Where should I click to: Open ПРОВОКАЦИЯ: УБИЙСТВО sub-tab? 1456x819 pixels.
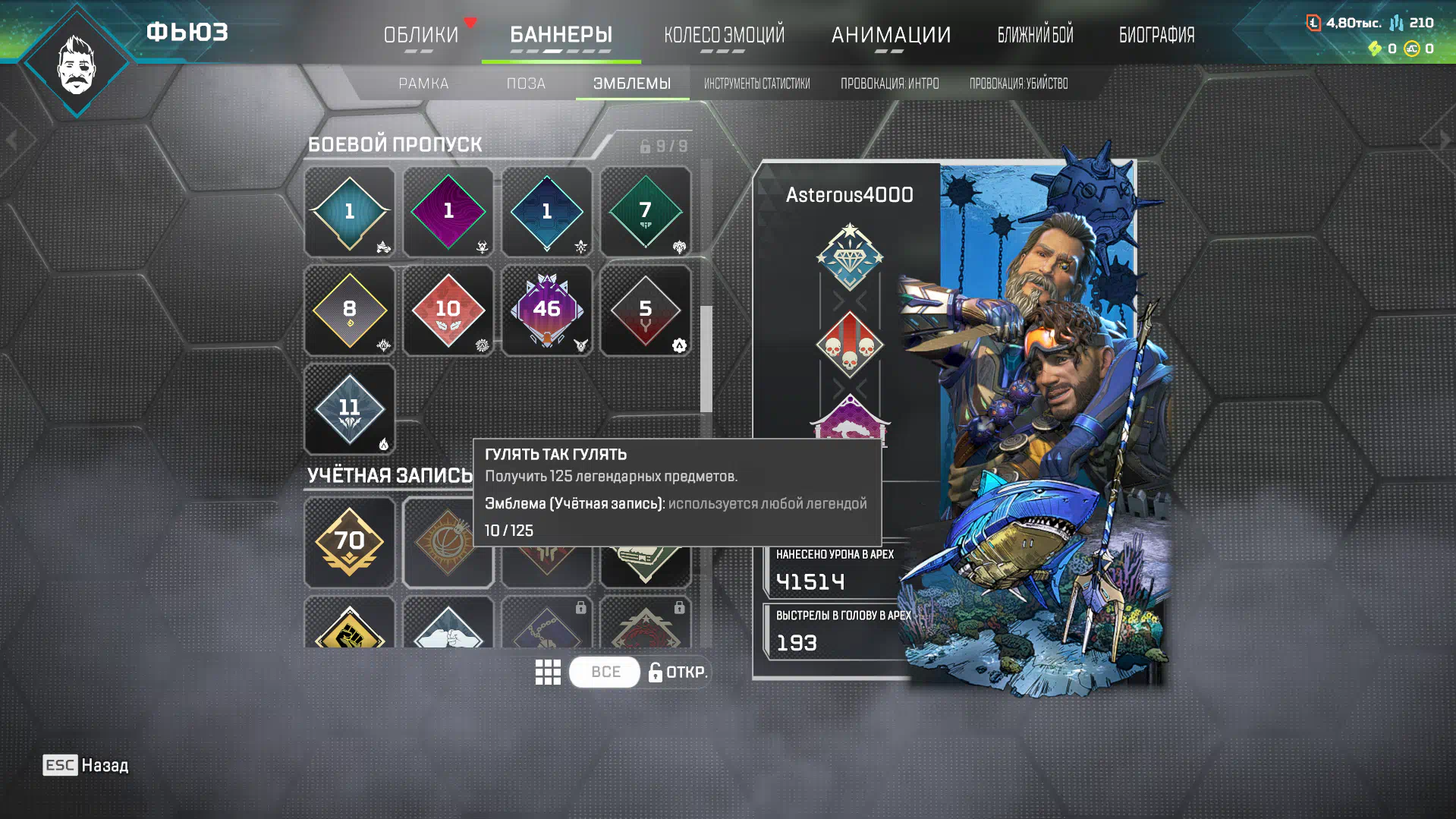[x=1018, y=83]
